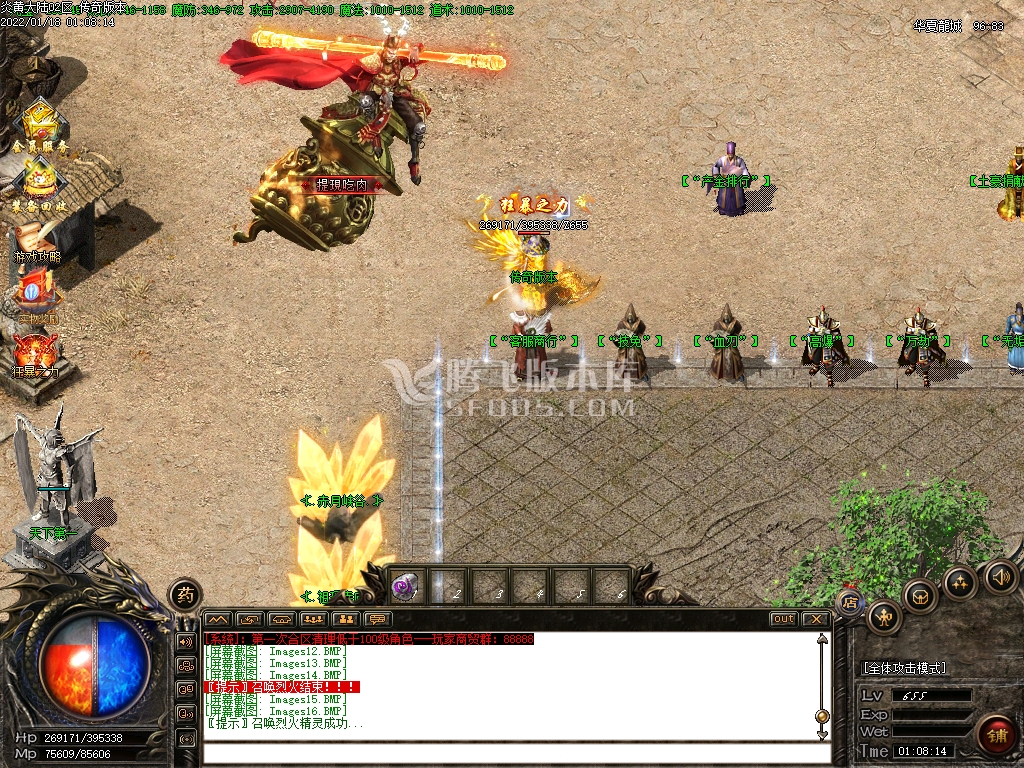Activate the 狂暴之力 berserk power icon
1024x768 pixels.
pyautogui.click(x=36, y=352)
